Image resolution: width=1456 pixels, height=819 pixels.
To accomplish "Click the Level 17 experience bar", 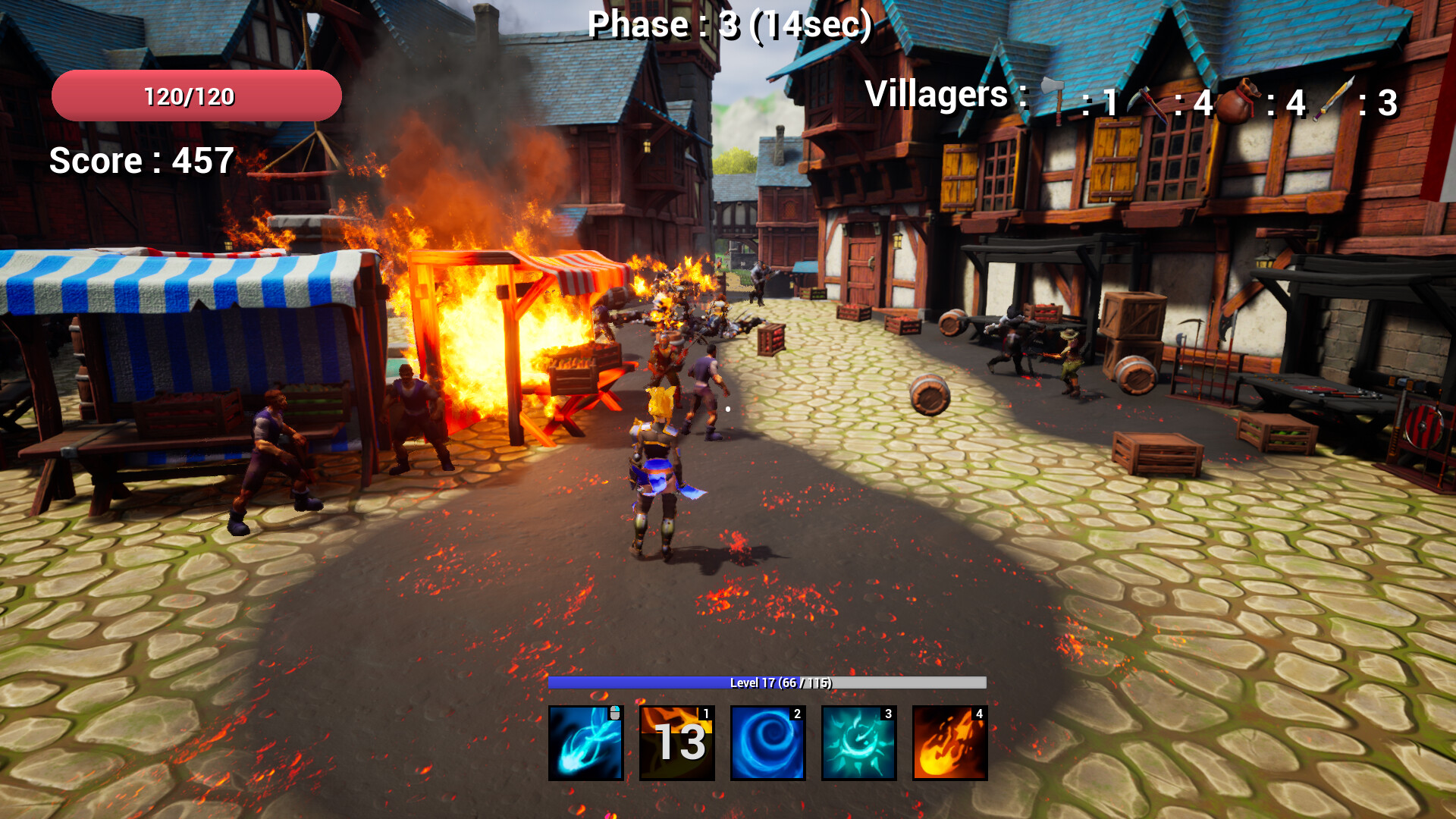I will coord(767,682).
